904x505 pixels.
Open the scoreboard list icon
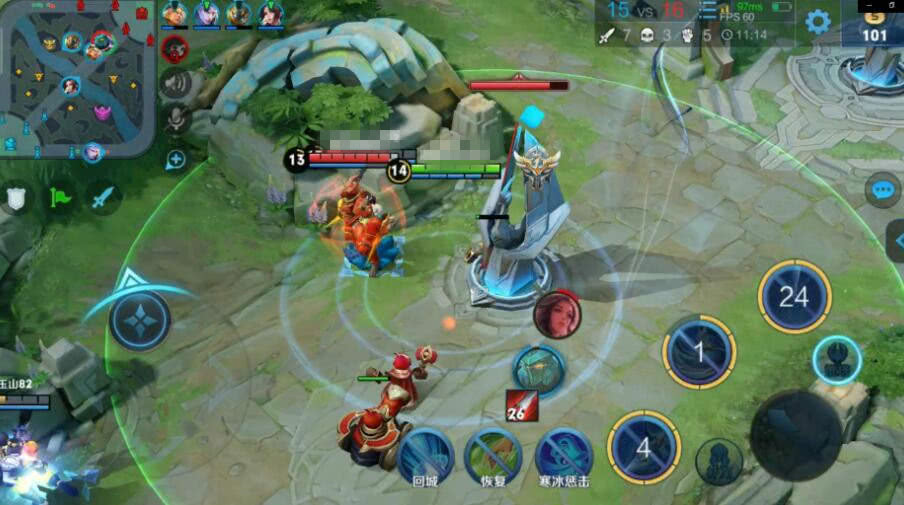tap(708, 11)
